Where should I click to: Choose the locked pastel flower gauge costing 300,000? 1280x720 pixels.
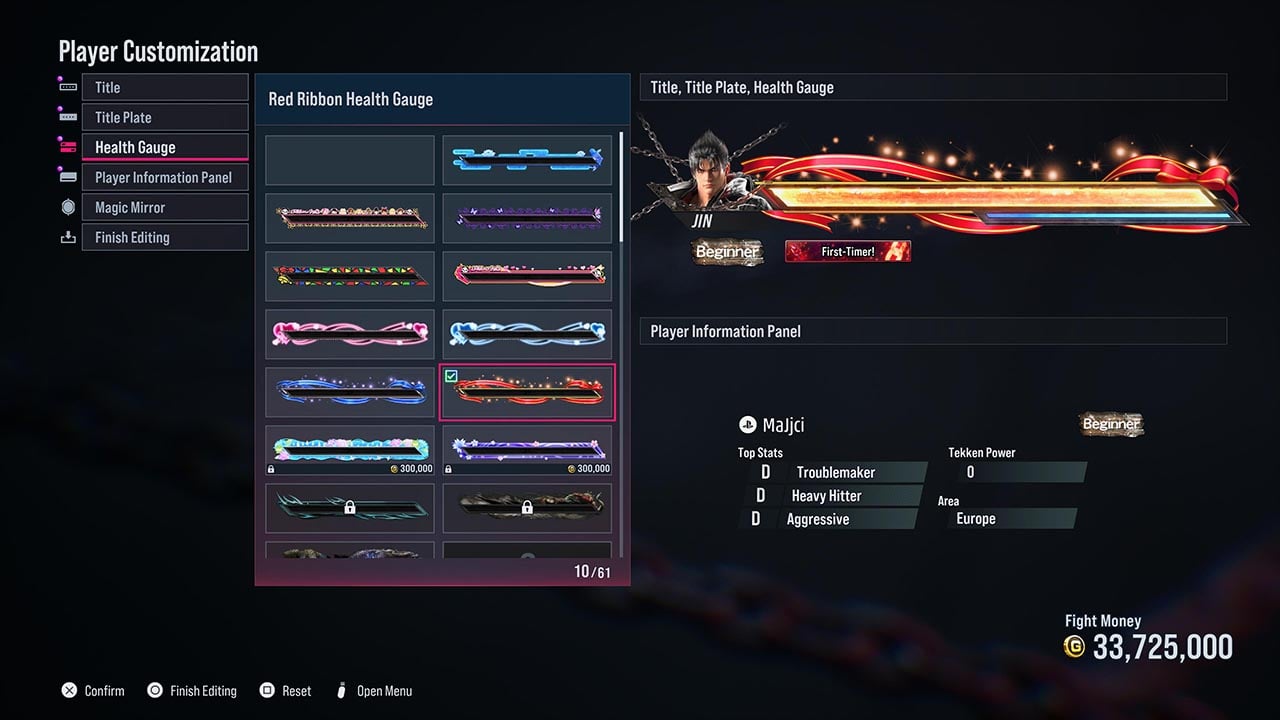coord(350,450)
